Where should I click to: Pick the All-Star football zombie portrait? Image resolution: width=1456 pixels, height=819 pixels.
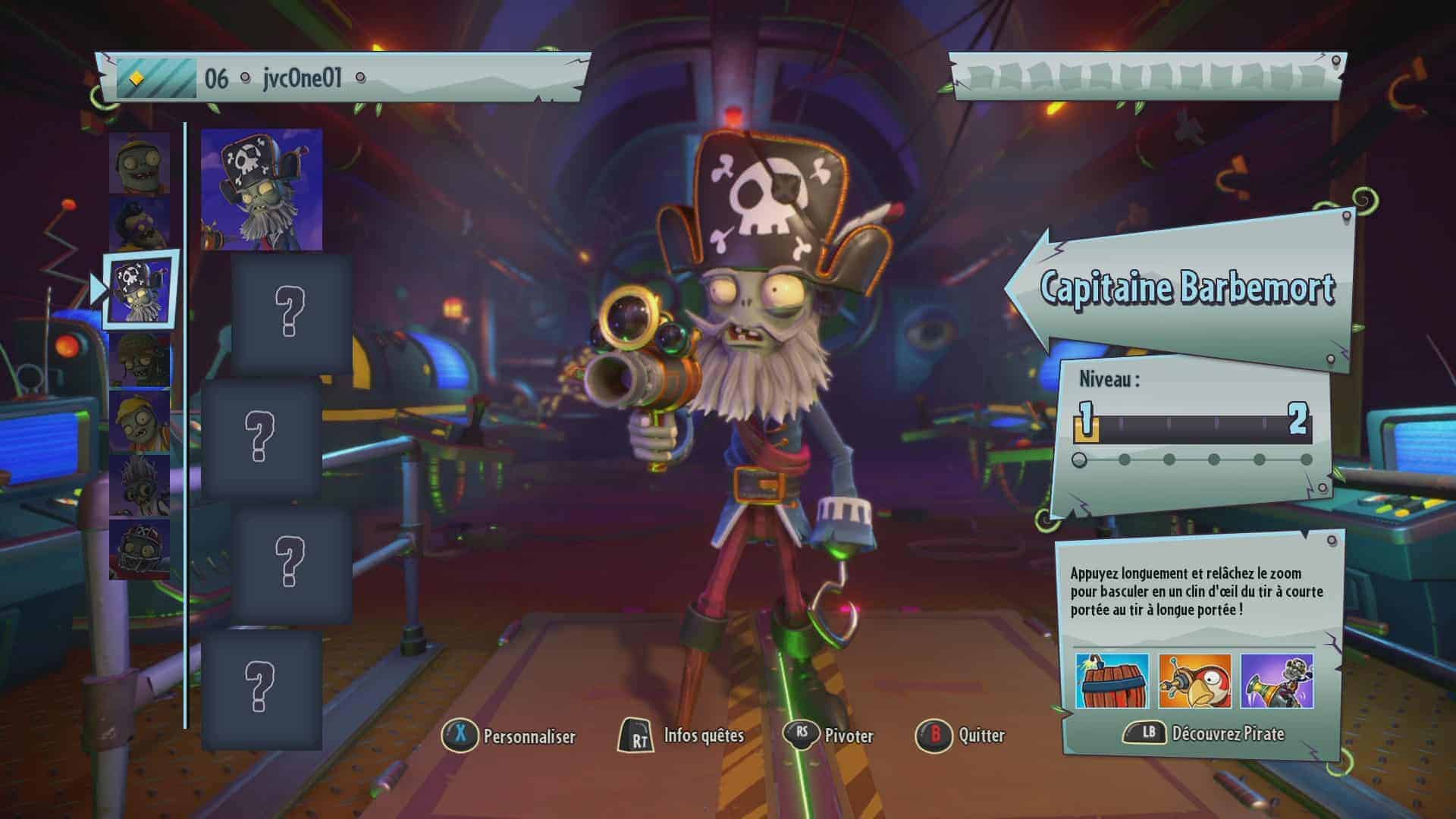point(140,549)
